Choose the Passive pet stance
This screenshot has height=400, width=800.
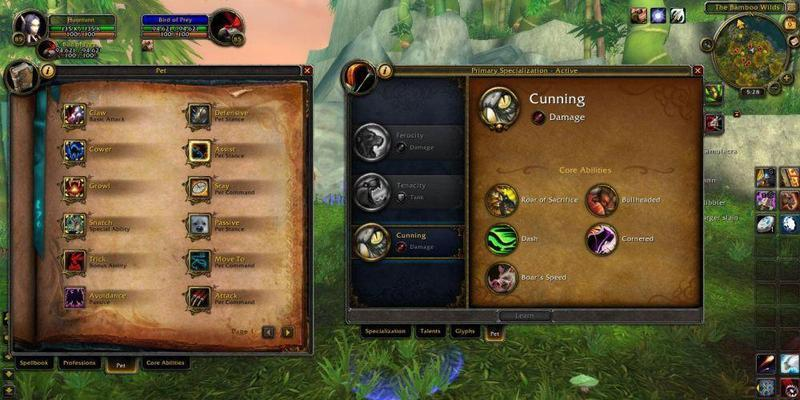198,224
